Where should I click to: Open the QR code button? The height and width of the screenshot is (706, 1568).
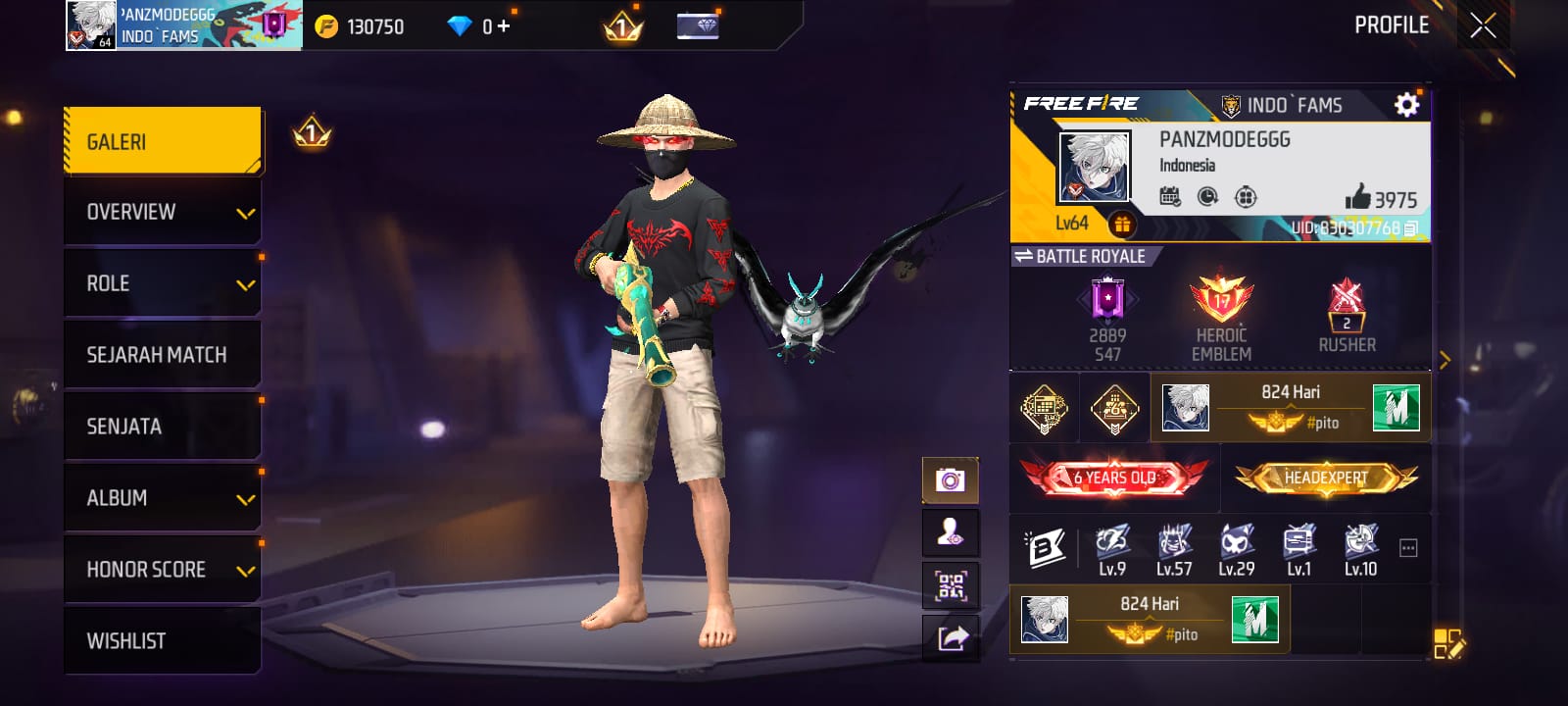coord(951,586)
